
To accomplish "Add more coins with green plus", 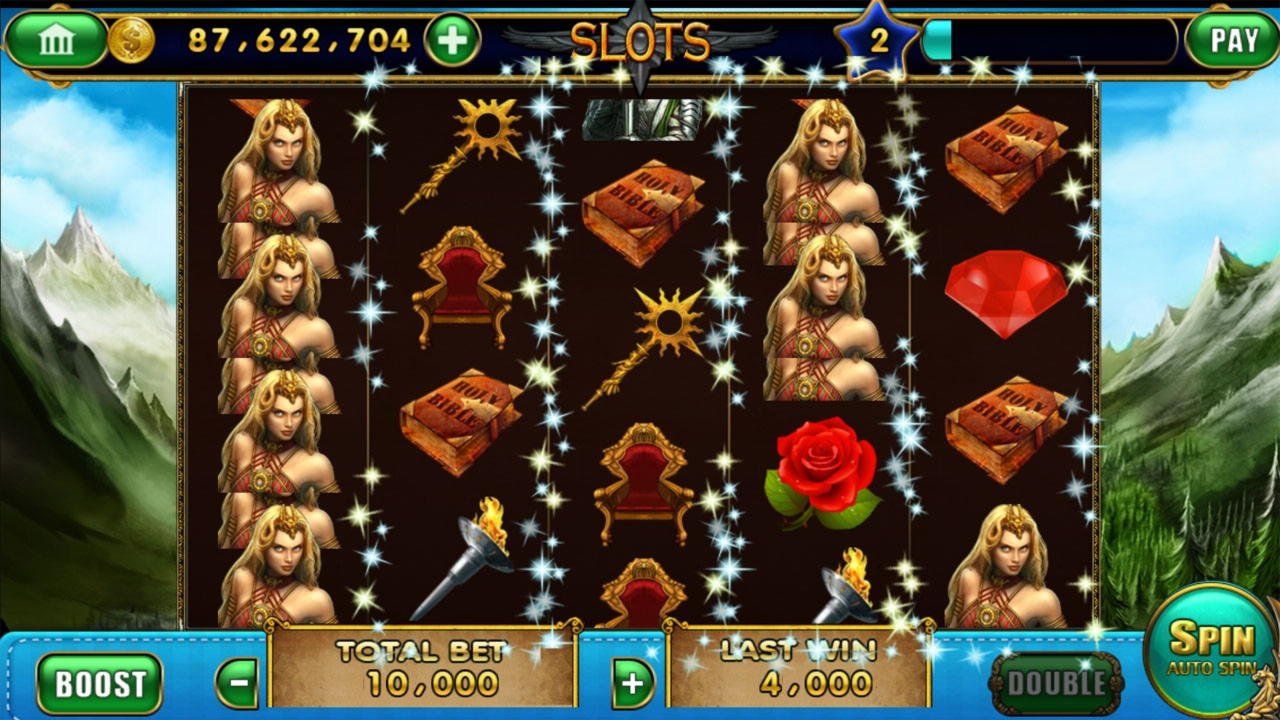I will click(453, 40).
